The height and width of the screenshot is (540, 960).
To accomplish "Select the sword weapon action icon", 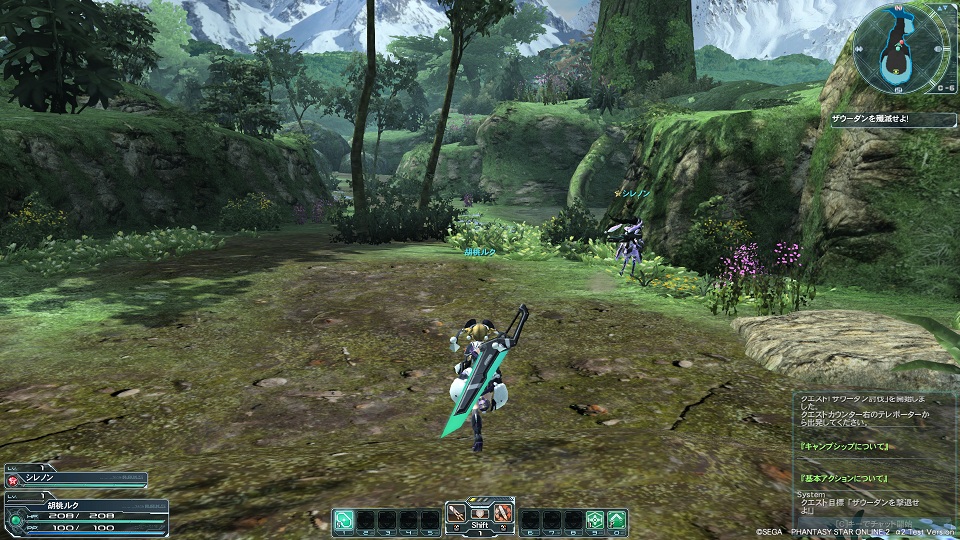I will [457, 515].
